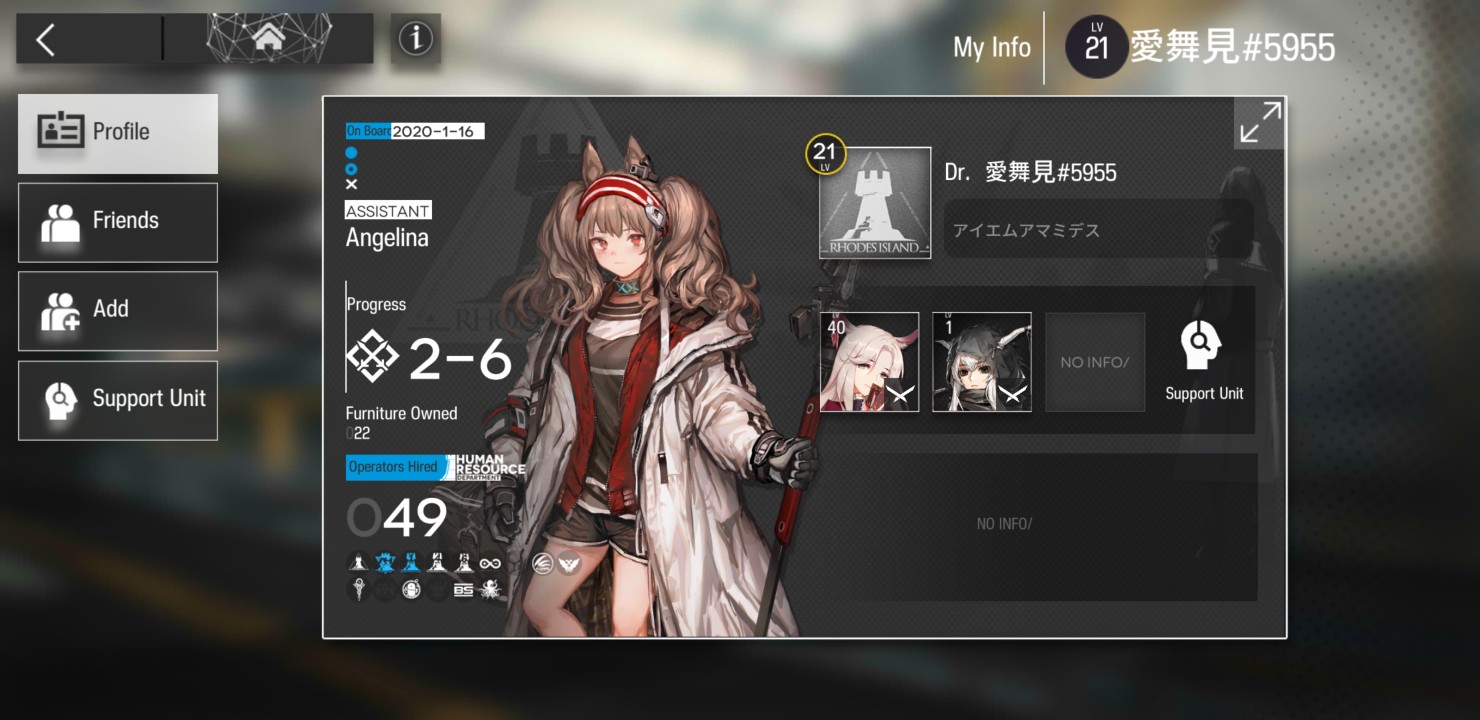The width and height of the screenshot is (1480, 720).
Task: Return to the home screen
Action: 268,39
